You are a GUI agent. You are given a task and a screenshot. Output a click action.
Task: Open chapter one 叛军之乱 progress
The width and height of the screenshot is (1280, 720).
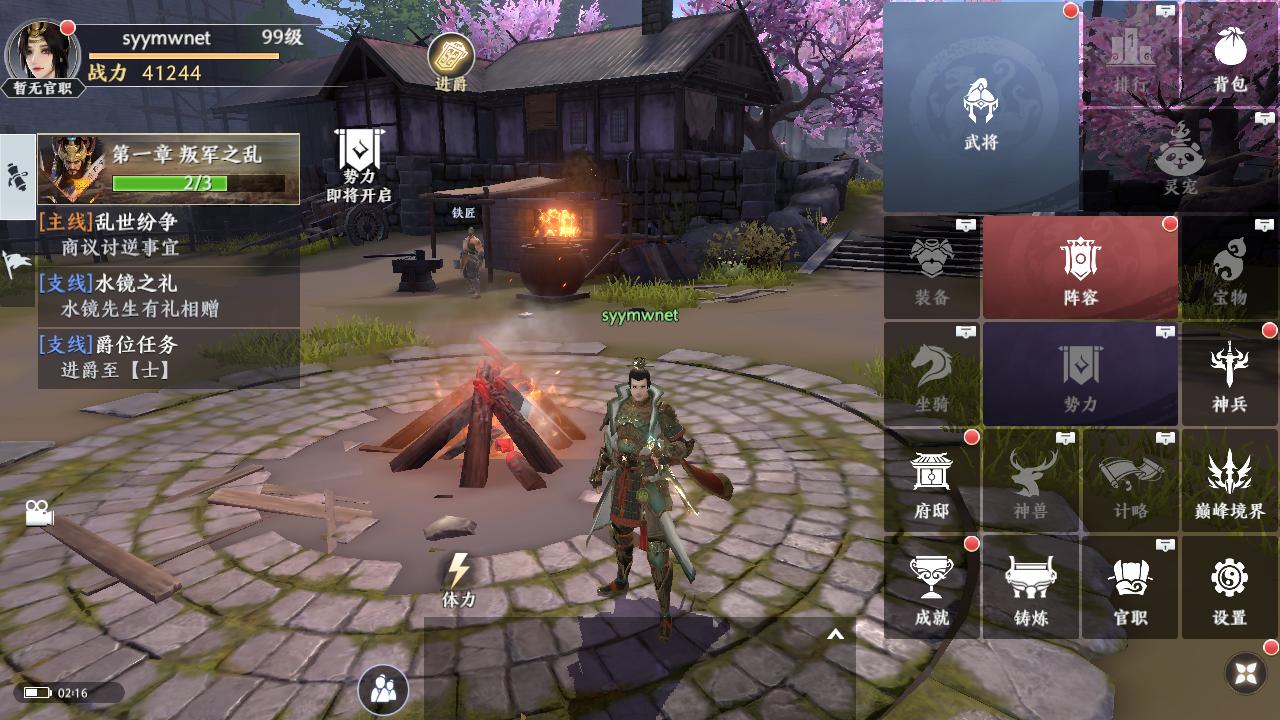click(168, 169)
